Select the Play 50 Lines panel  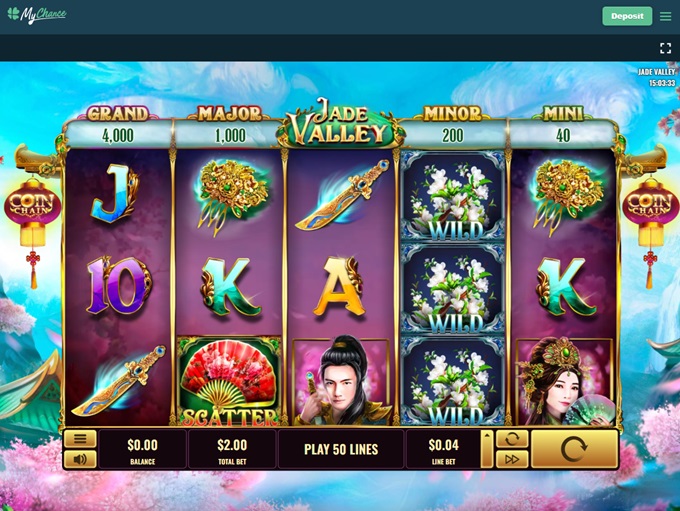(341, 449)
